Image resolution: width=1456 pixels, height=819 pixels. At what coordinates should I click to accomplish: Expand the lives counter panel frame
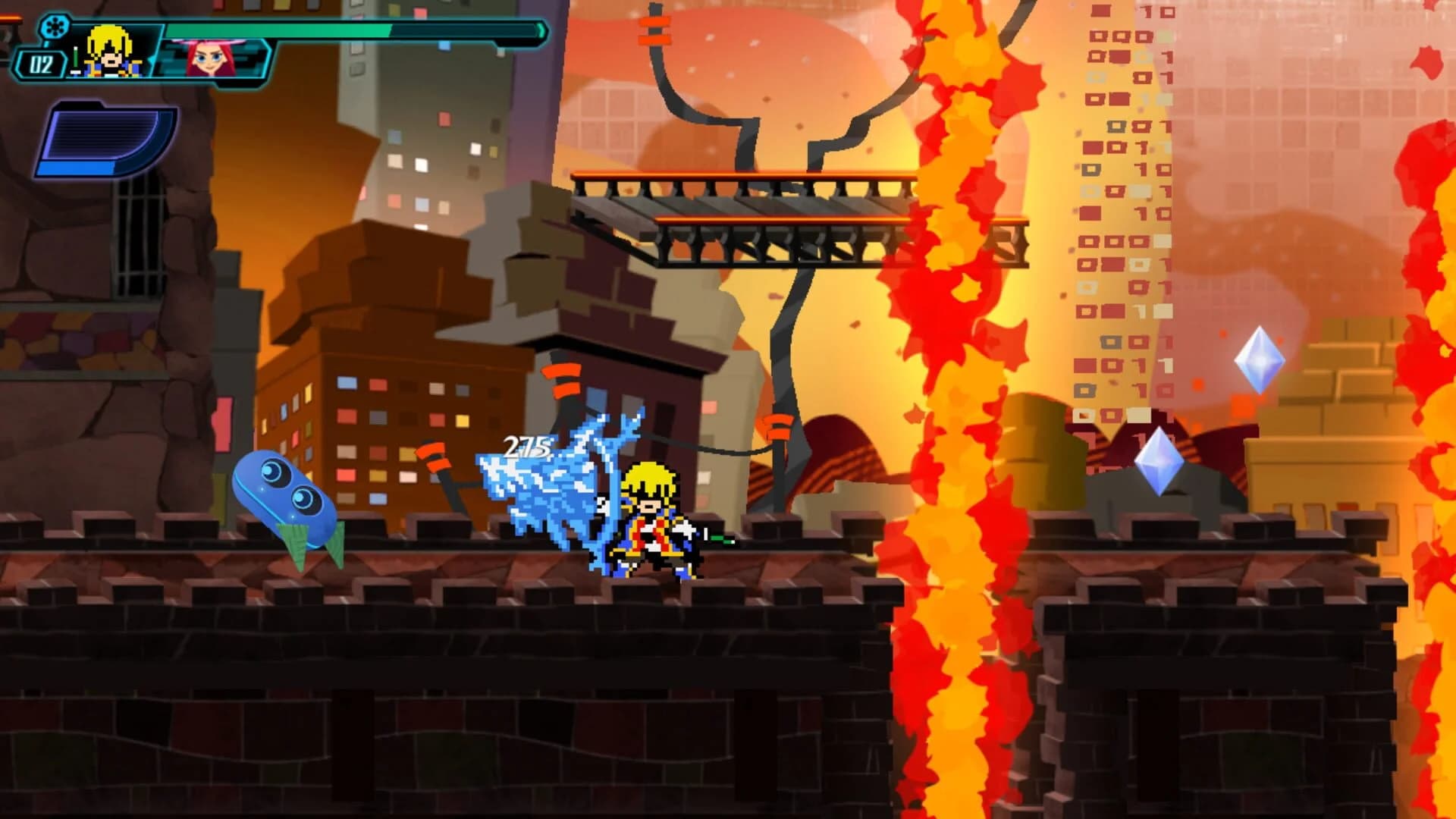click(42, 63)
